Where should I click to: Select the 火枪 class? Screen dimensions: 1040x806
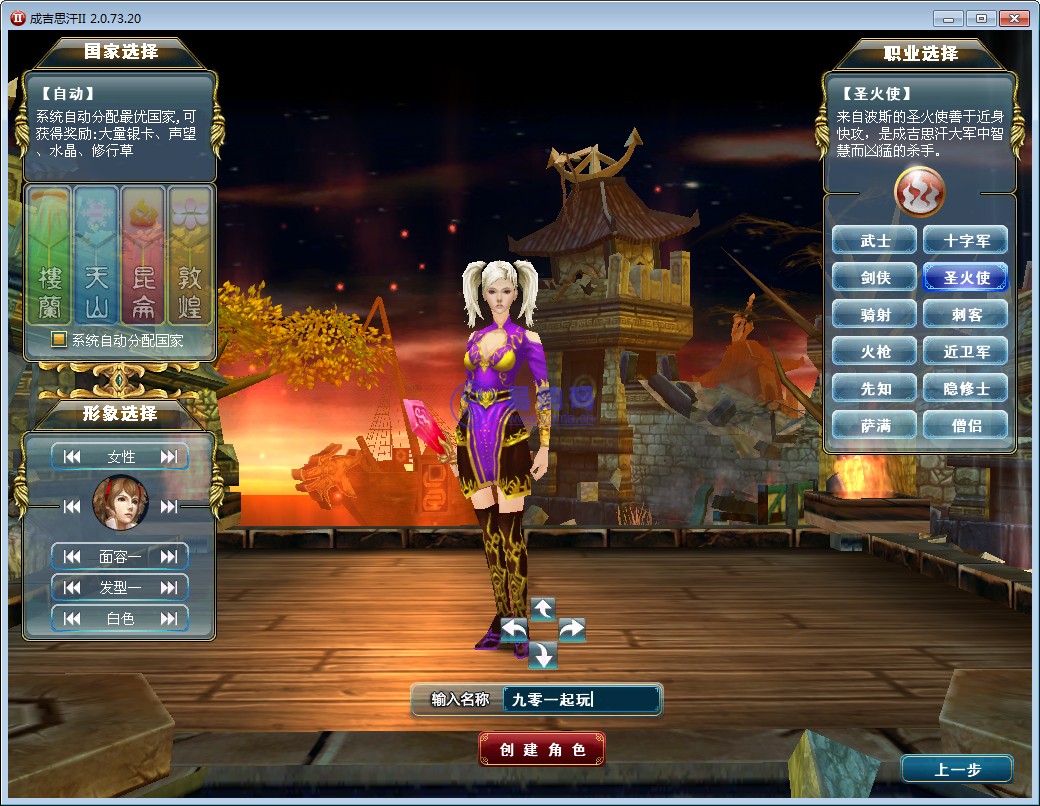pyautogui.click(x=875, y=352)
